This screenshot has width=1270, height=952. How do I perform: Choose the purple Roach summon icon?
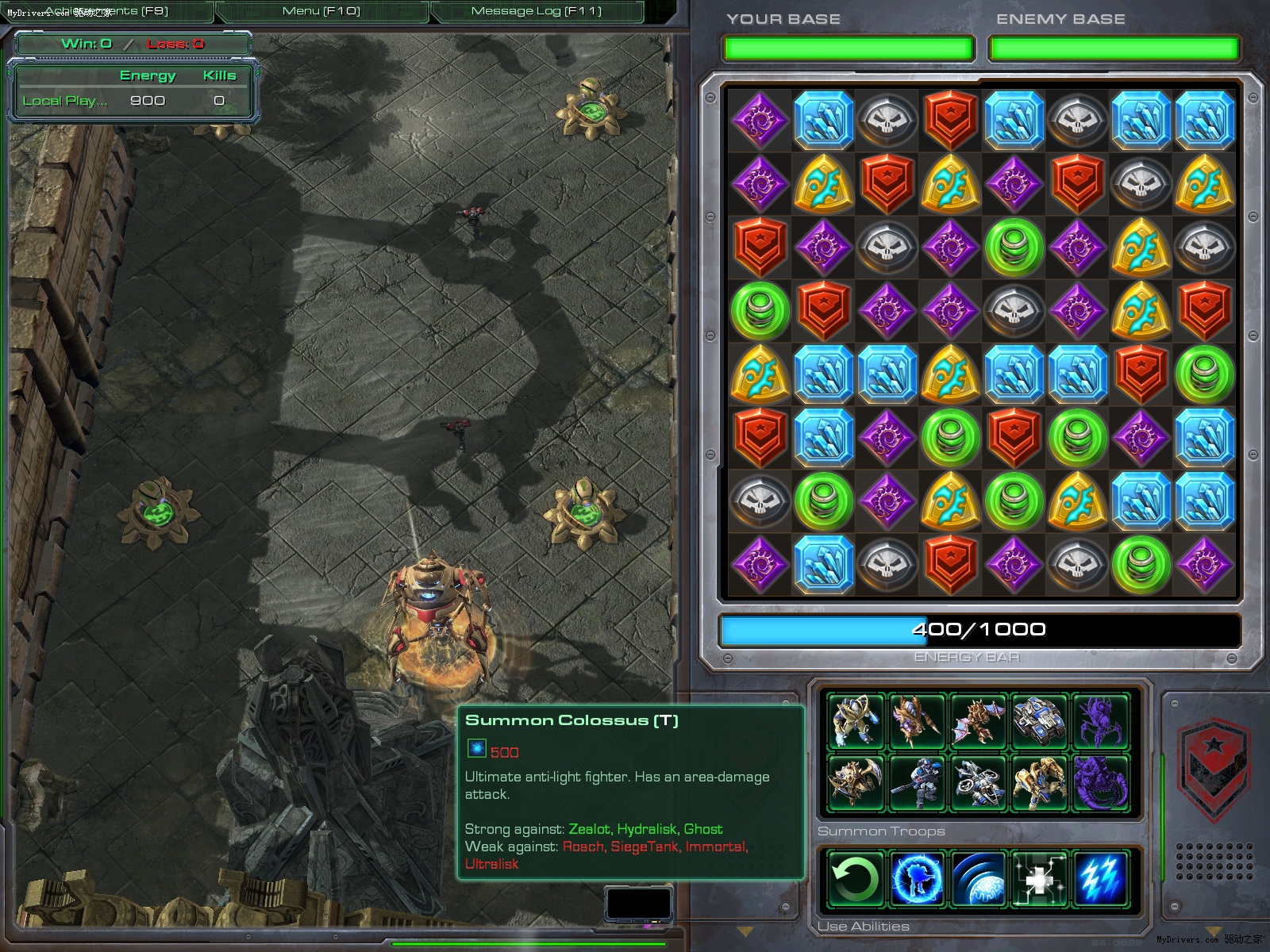(1100, 721)
